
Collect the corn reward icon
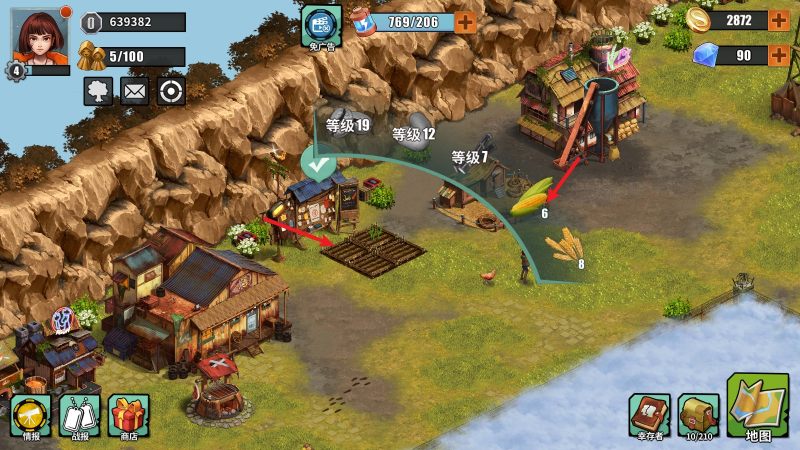(x=531, y=196)
